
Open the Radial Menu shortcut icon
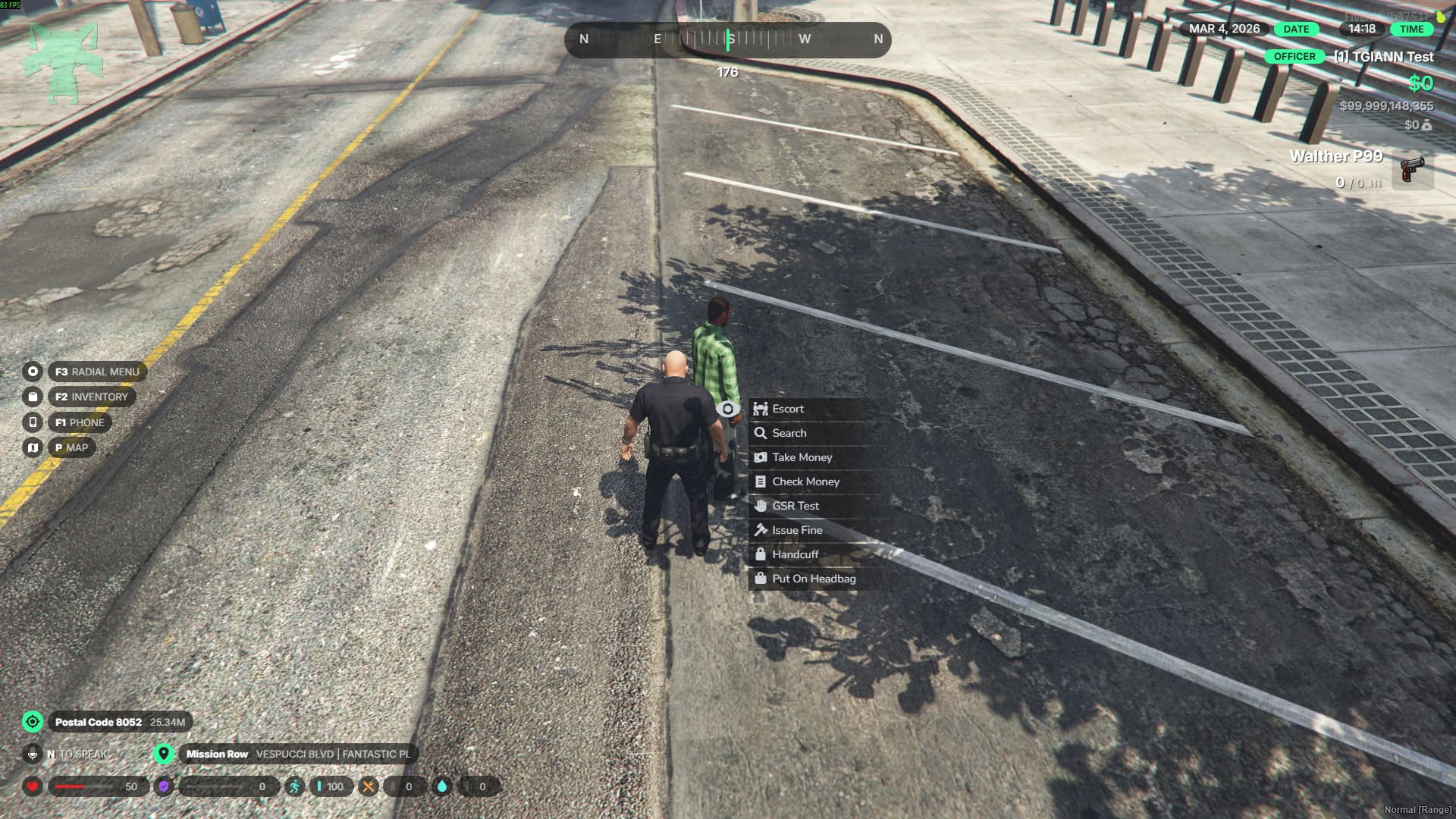click(x=33, y=372)
